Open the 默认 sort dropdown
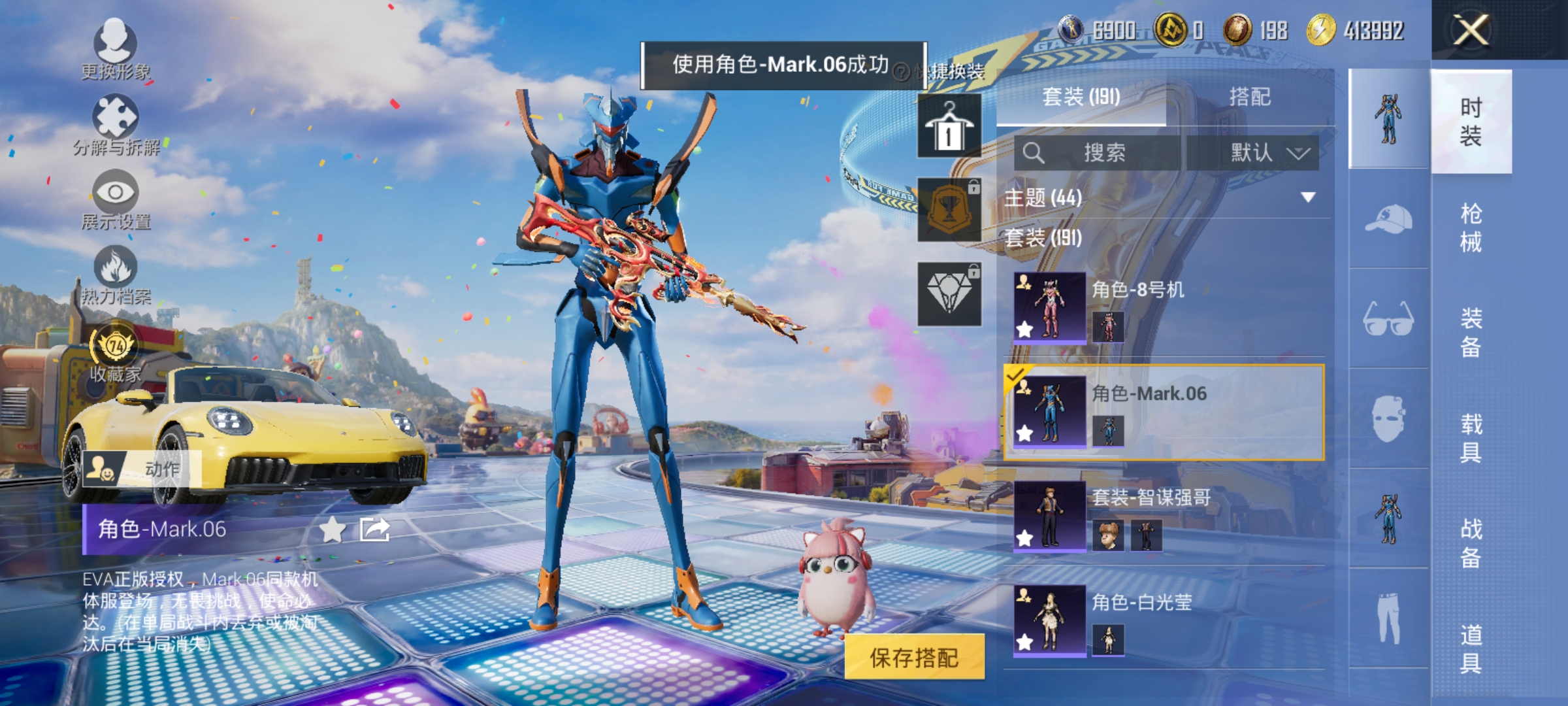Screen dimensions: 1568x706 tap(1266, 152)
